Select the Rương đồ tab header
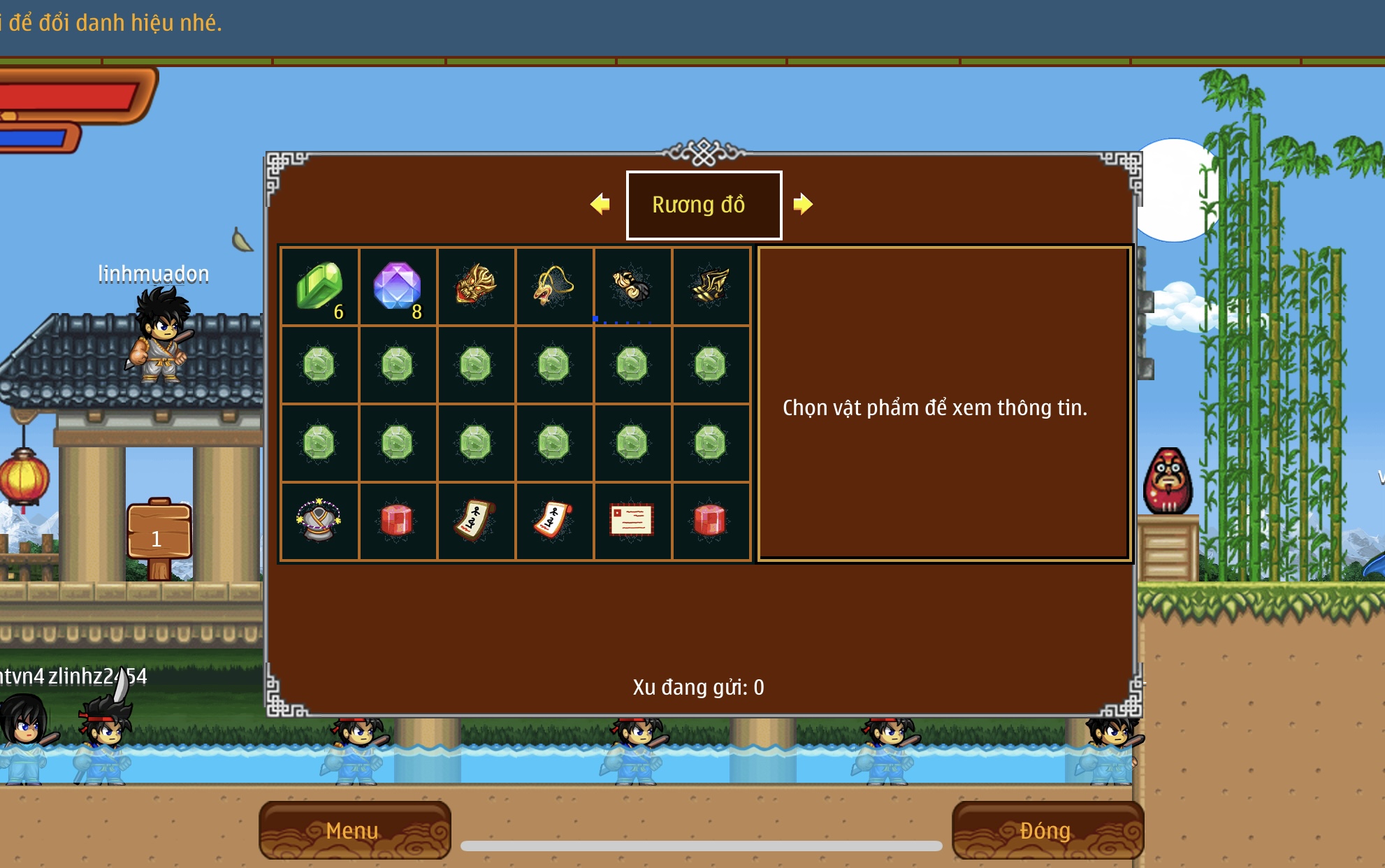This screenshot has height=868, width=1385. point(704,205)
